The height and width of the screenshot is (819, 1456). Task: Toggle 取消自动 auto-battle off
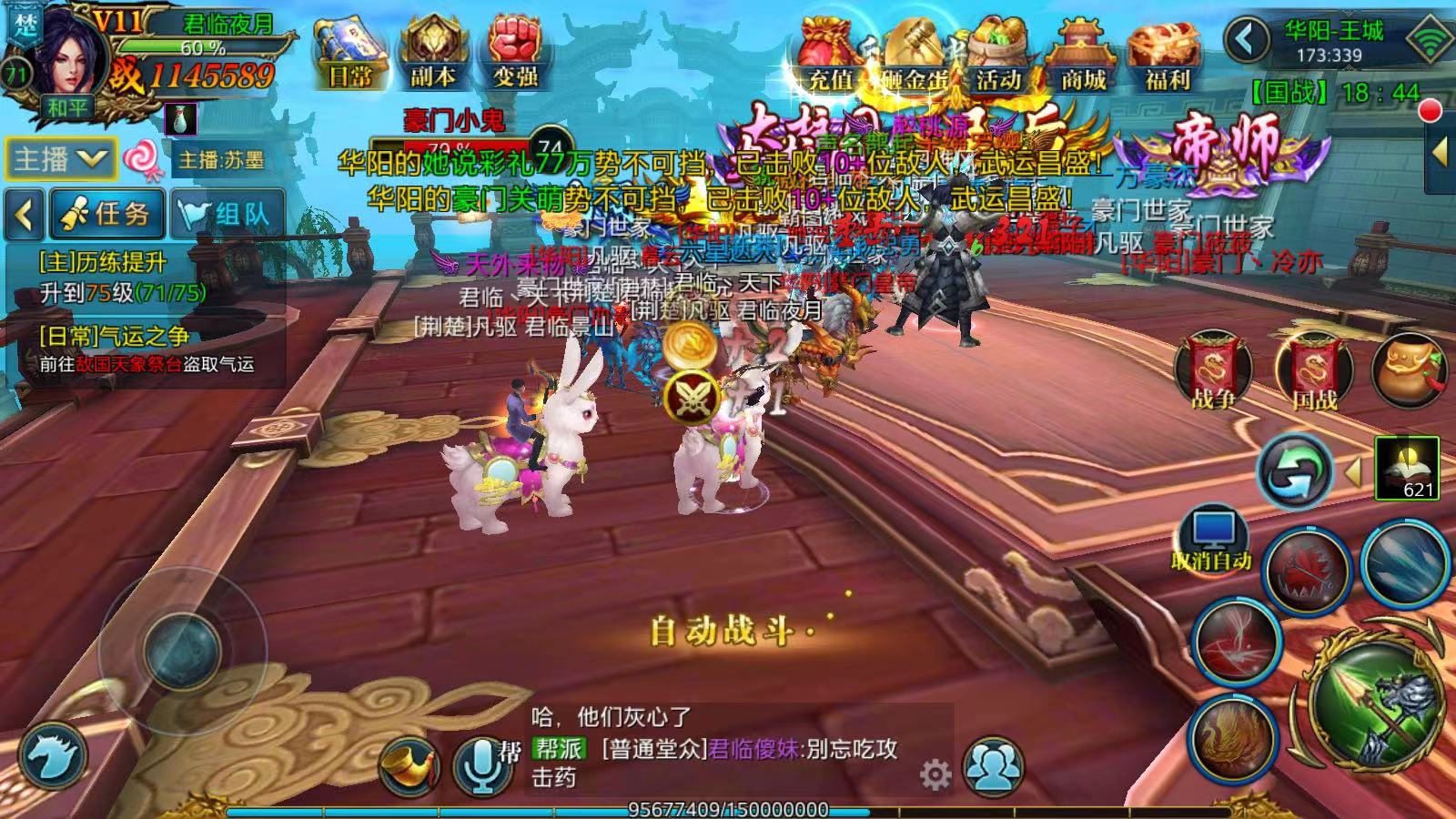click(x=1211, y=540)
